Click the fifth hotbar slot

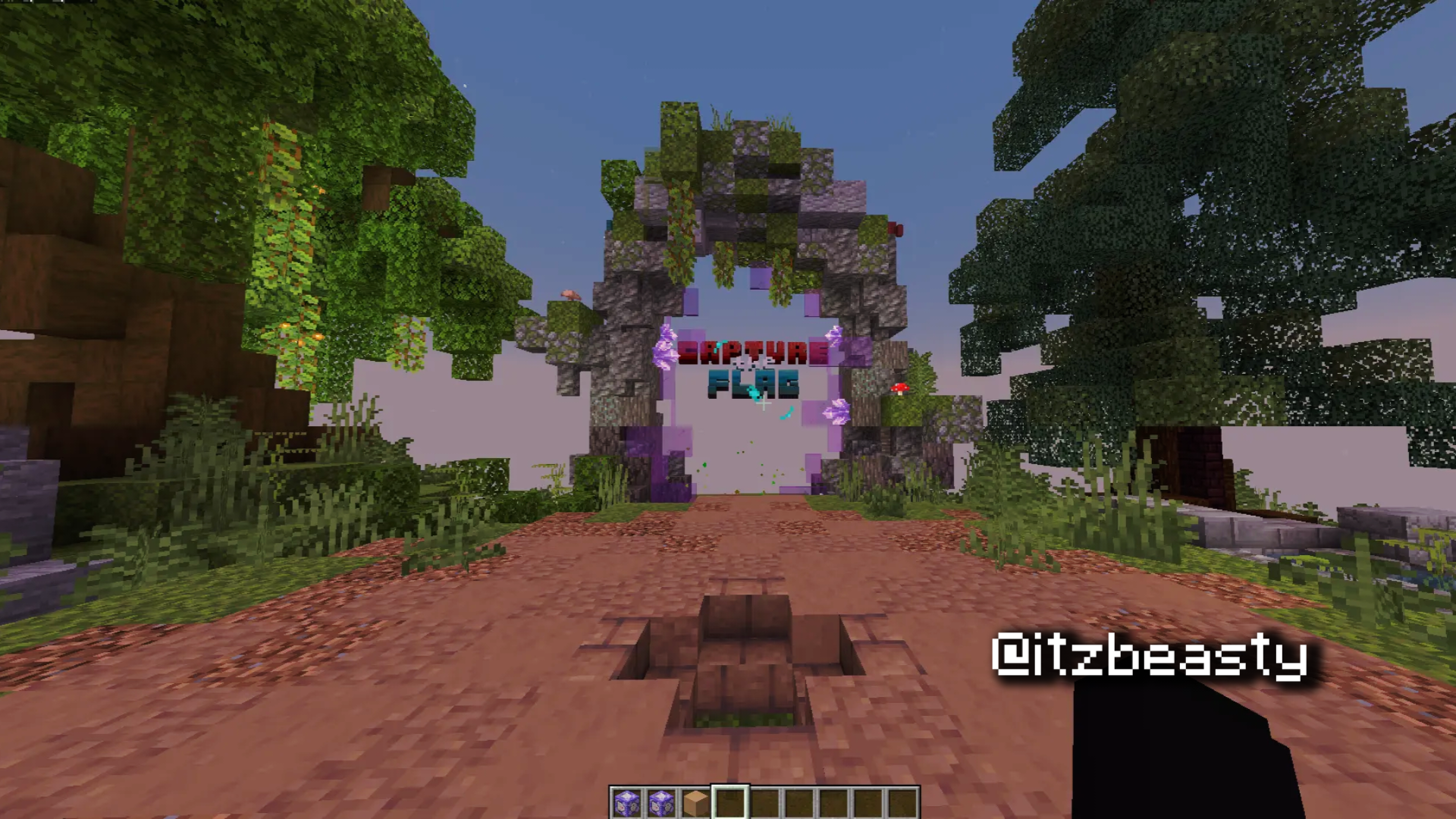coord(766,803)
